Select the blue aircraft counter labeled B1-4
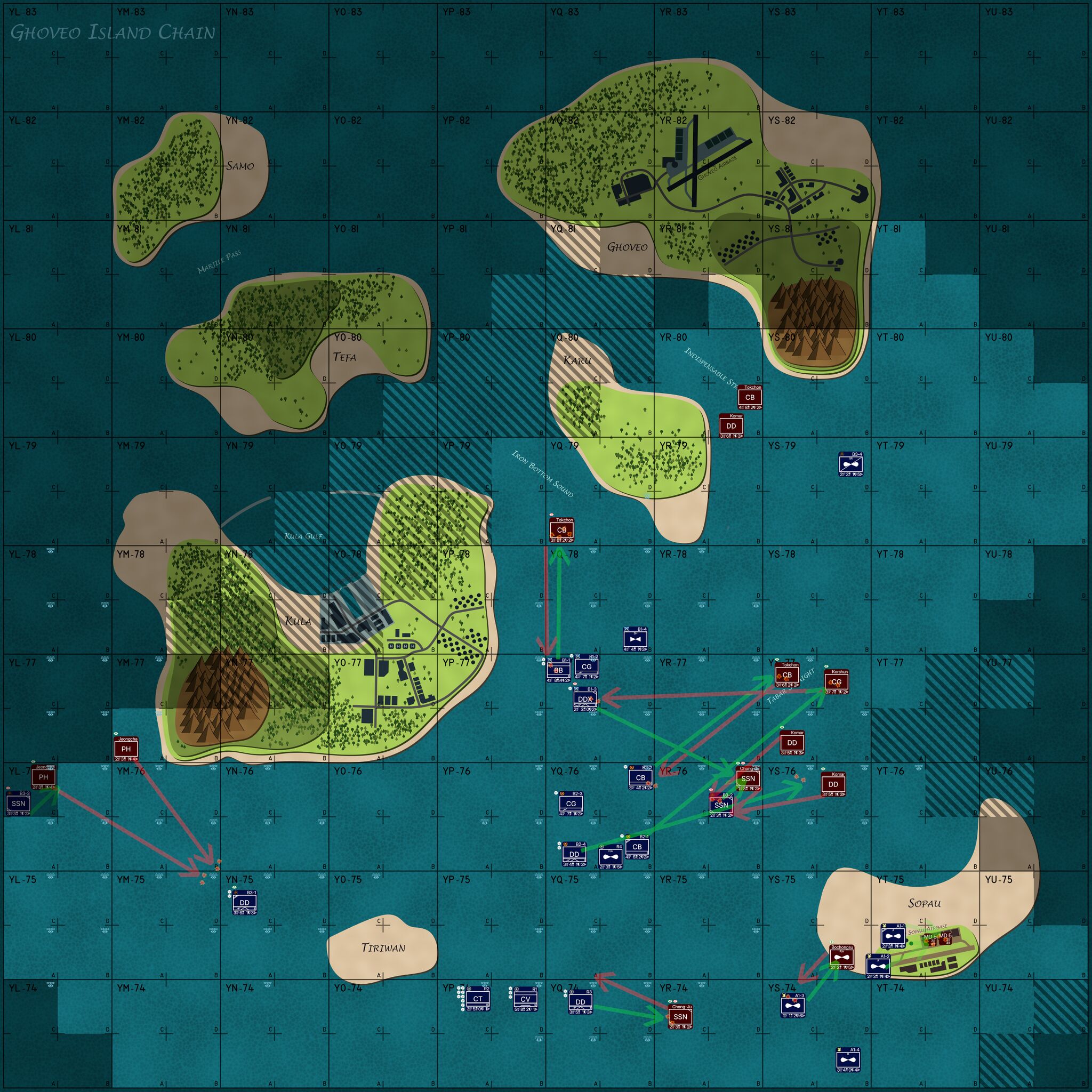 coord(635,639)
